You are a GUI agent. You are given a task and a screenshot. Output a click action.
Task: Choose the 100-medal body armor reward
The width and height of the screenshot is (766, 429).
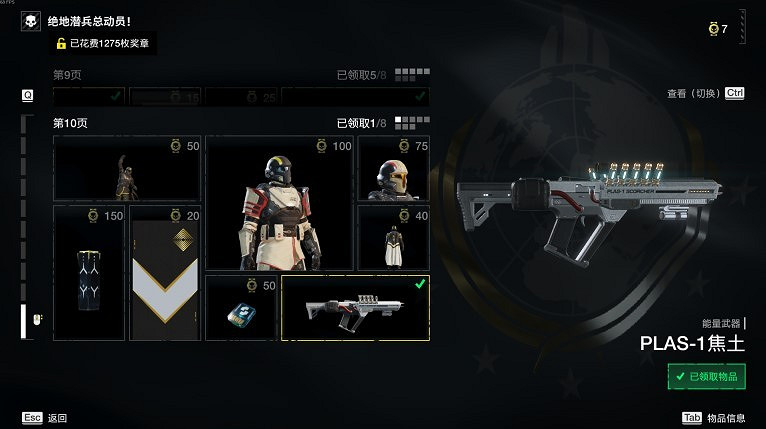pos(279,203)
